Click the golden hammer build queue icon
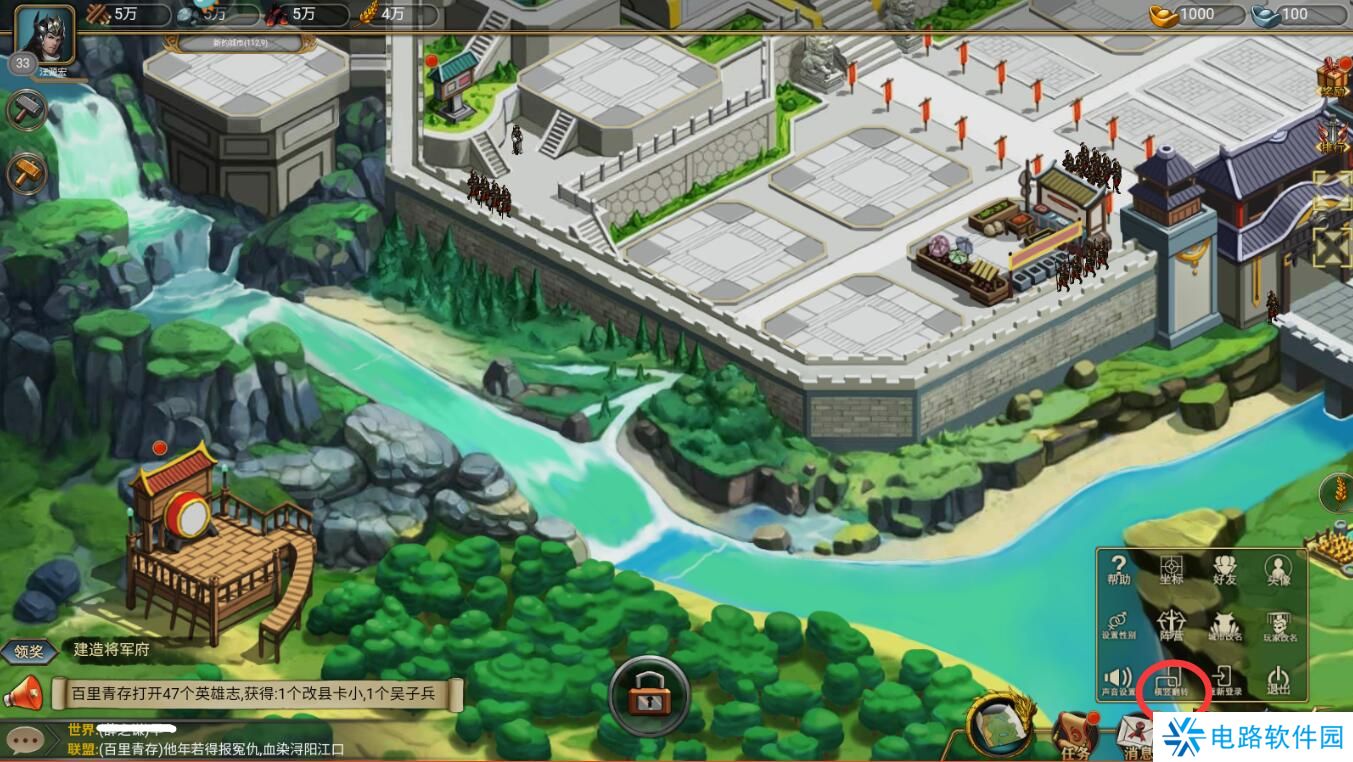 click(x=26, y=173)
